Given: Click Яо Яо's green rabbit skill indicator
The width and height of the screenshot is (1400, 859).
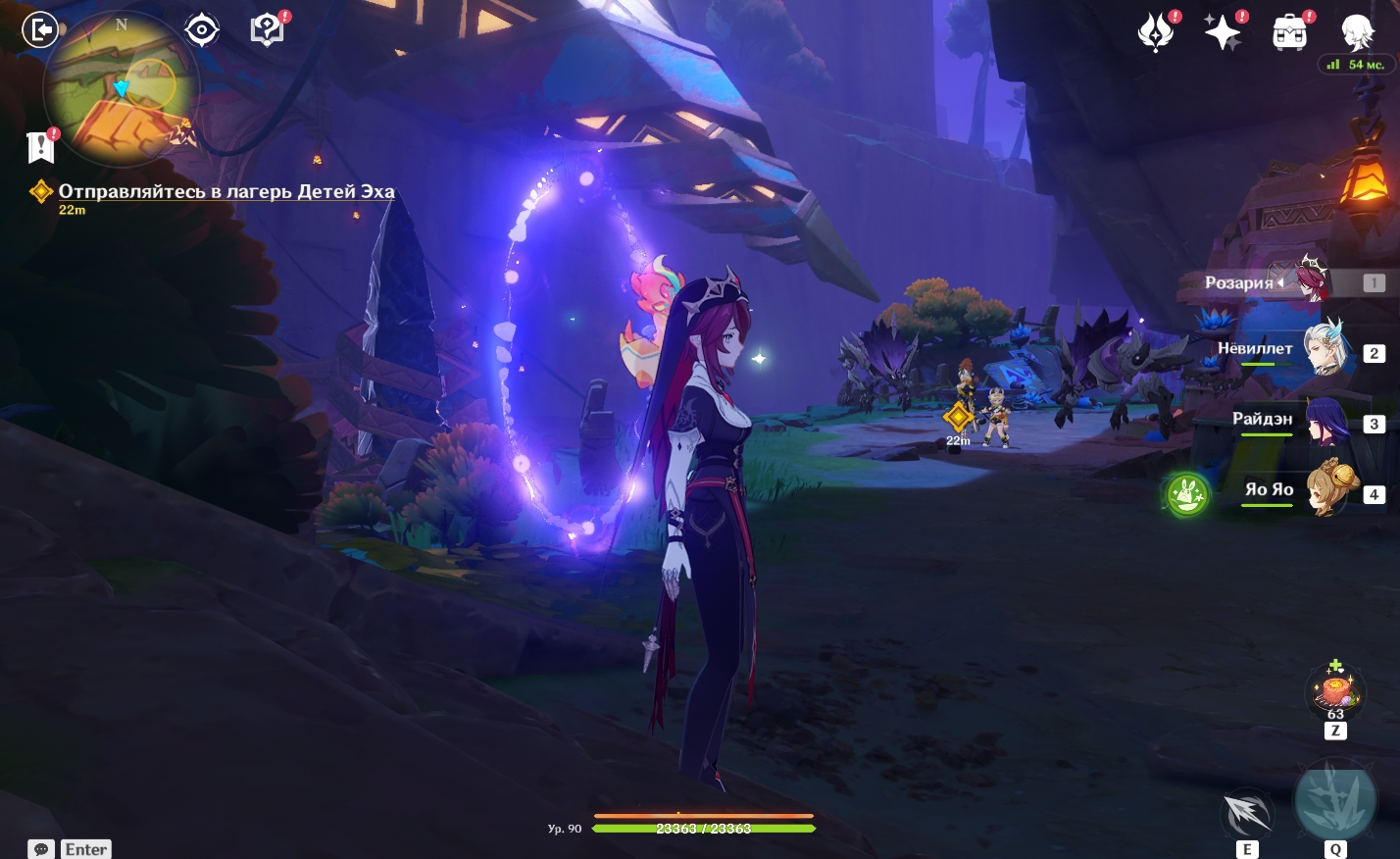Looking at the screenshot, I should (x=1187, y=493).
